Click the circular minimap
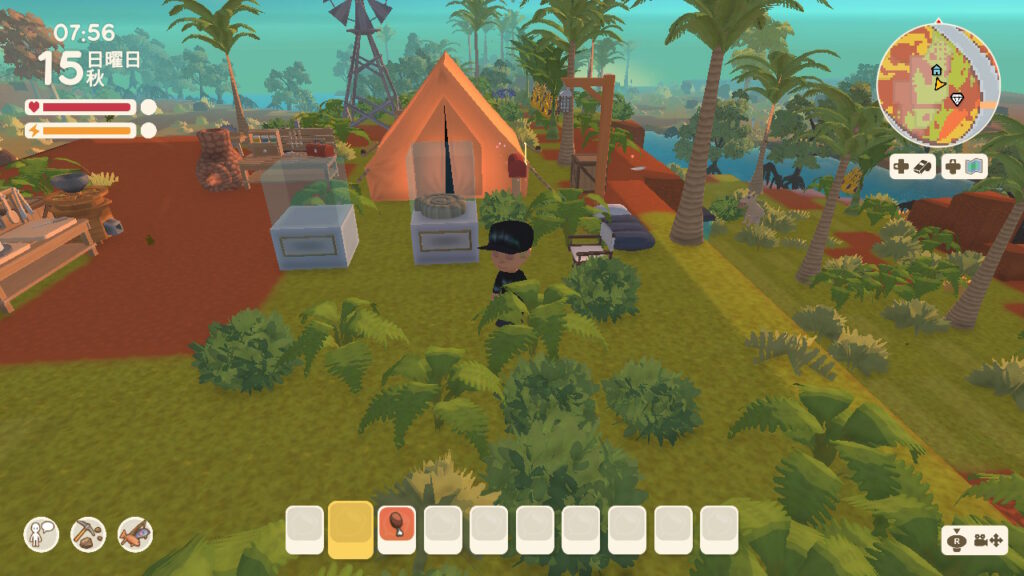The width and height of the screenshot is (1024, 576). click(x=938, y=86)
